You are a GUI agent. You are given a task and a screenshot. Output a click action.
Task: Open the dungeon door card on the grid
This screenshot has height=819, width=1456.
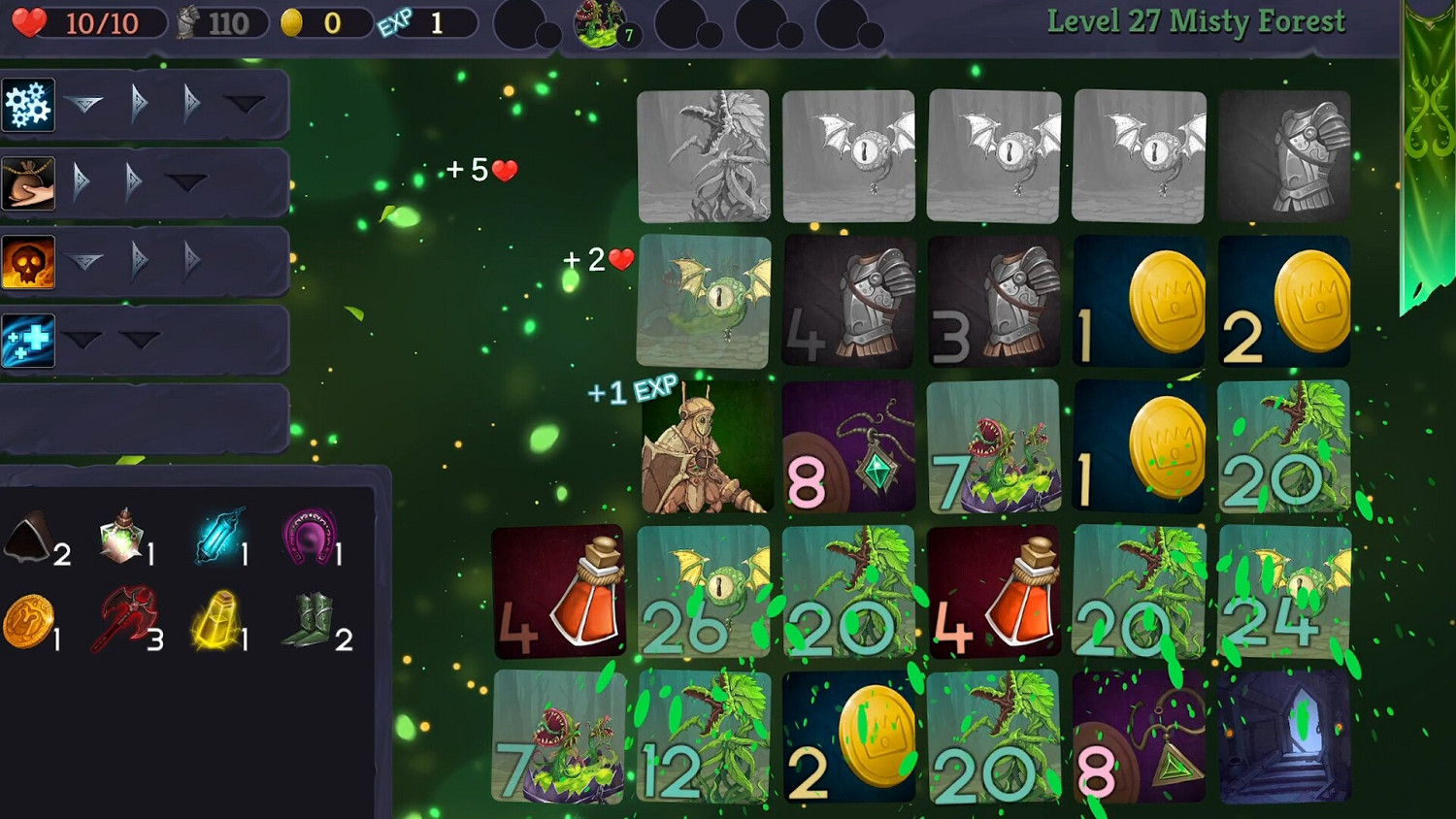point(1284,737)
